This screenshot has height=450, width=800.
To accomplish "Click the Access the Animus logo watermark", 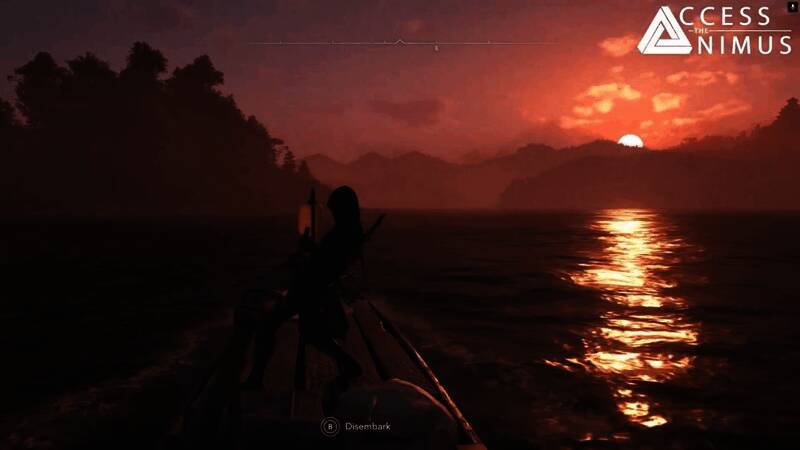I will pyautogui.click(x=713, y=31).
